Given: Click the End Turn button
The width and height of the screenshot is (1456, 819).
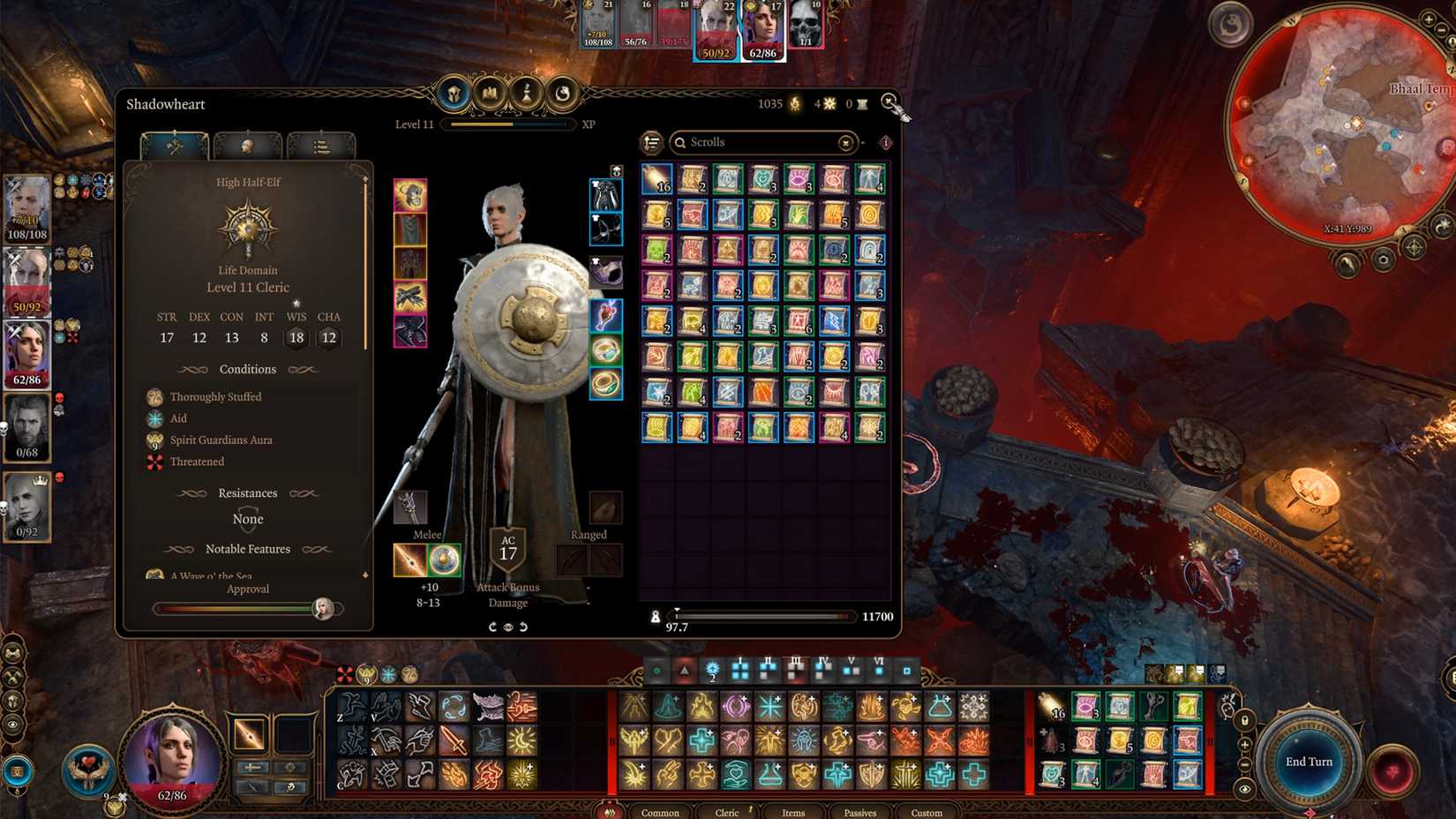Looking at the screenshot, I should coord(1310,761).
